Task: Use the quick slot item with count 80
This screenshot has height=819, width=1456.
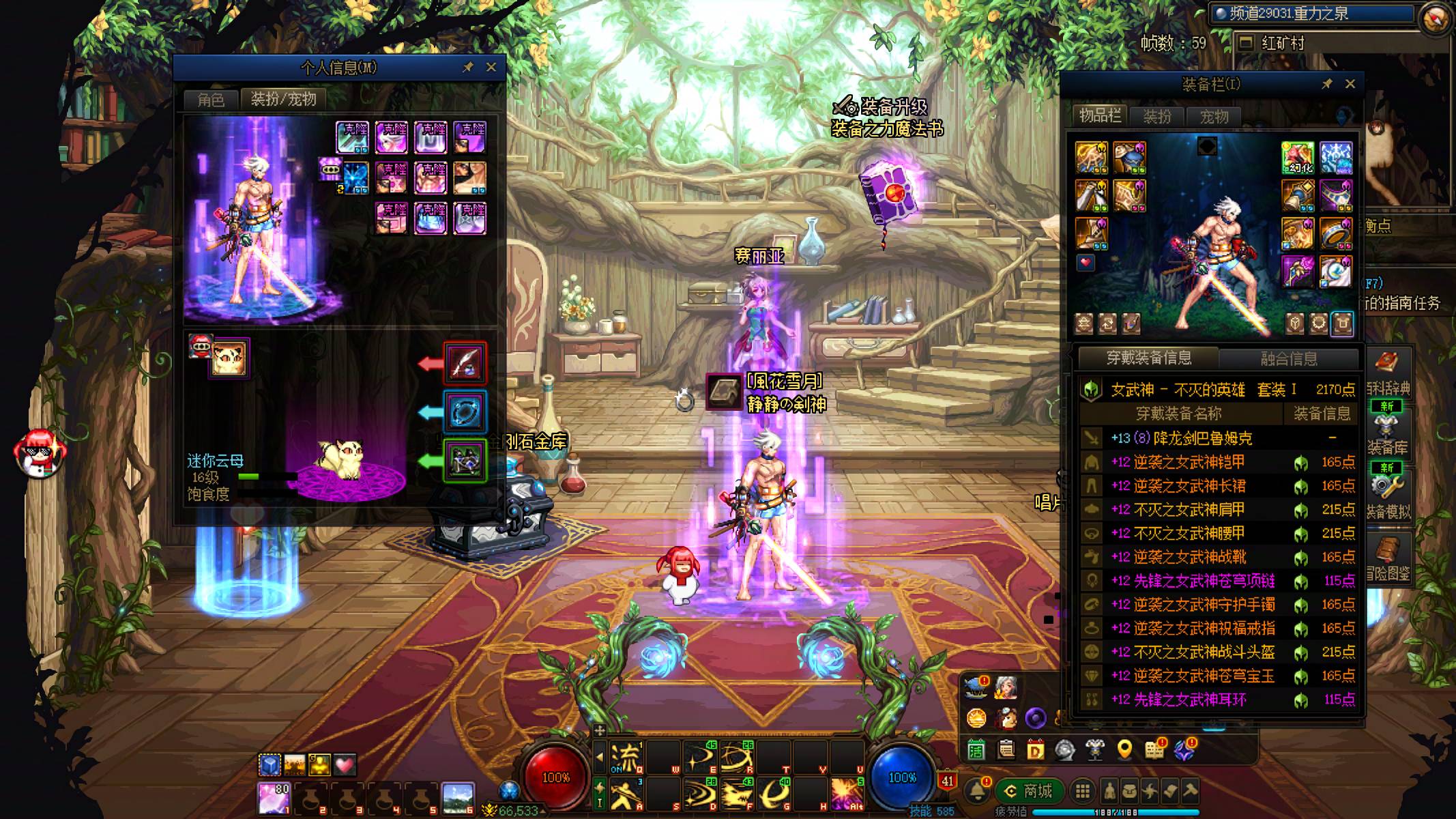Action: [x=274, y=799]
